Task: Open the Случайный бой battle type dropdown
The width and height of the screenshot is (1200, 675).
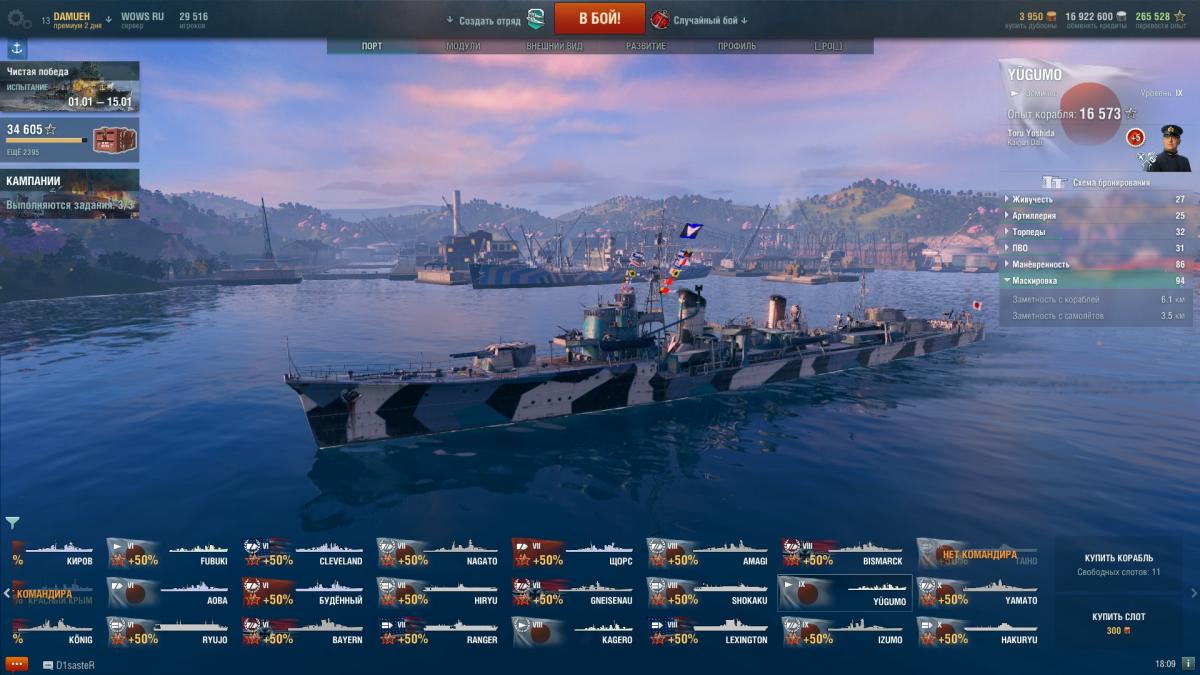Action: [x=700, y=20]
